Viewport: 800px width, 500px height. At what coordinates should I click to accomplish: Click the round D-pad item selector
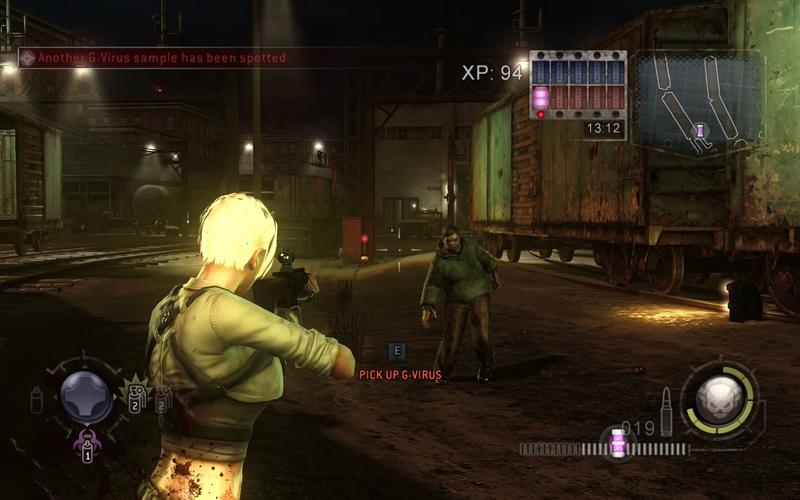(x=87, y=397)
